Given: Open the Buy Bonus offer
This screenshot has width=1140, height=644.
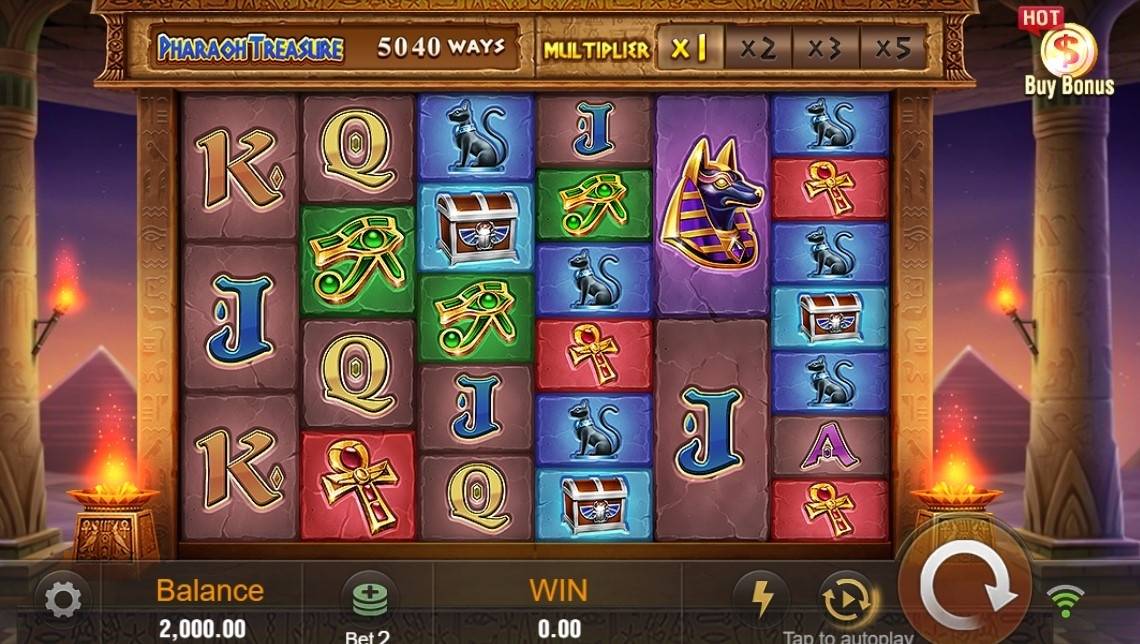Looking at the screenshot, I should pyautogui.click(x=1067, y=55).
